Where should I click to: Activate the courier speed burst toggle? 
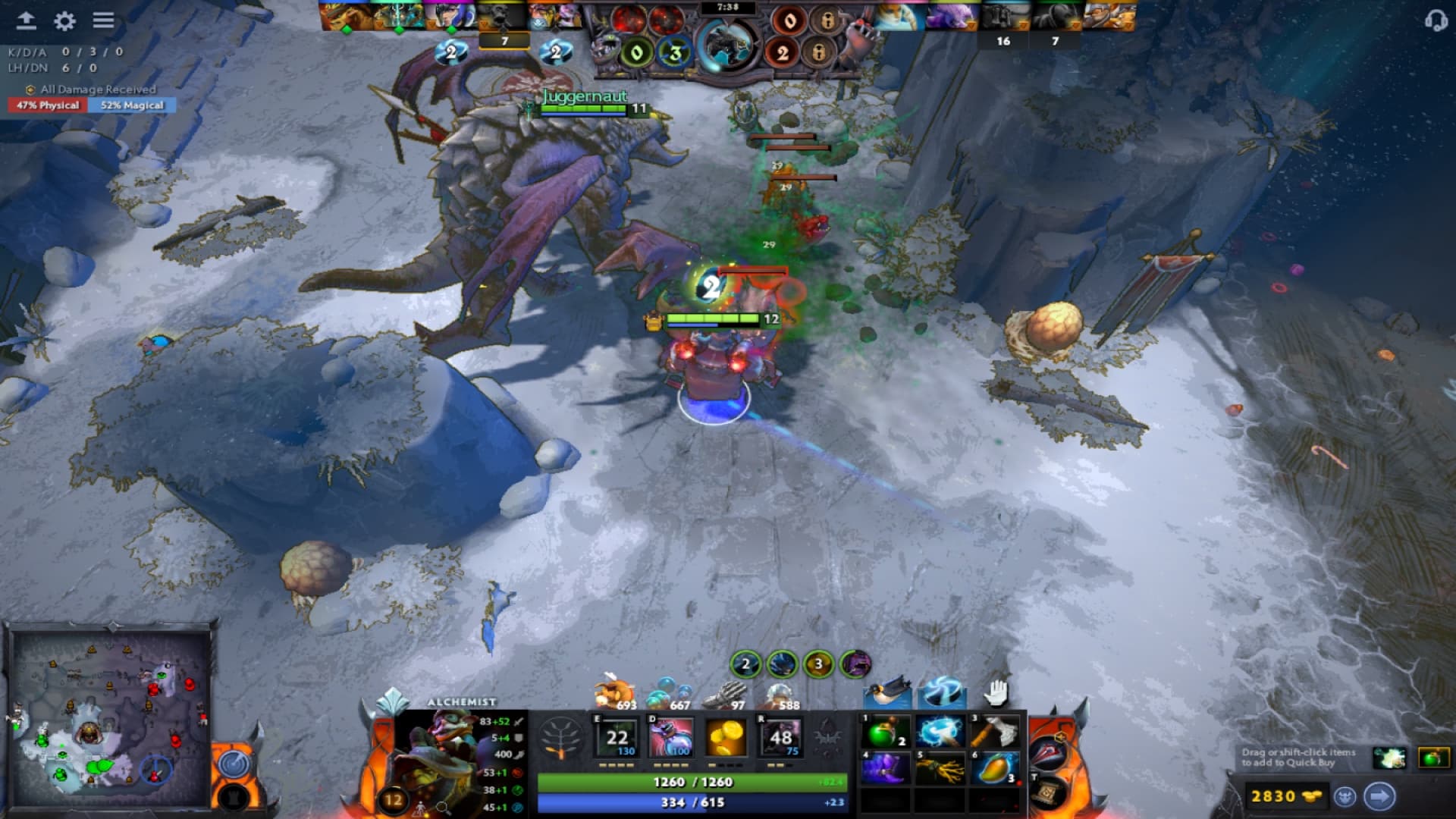tap(943, 693)
